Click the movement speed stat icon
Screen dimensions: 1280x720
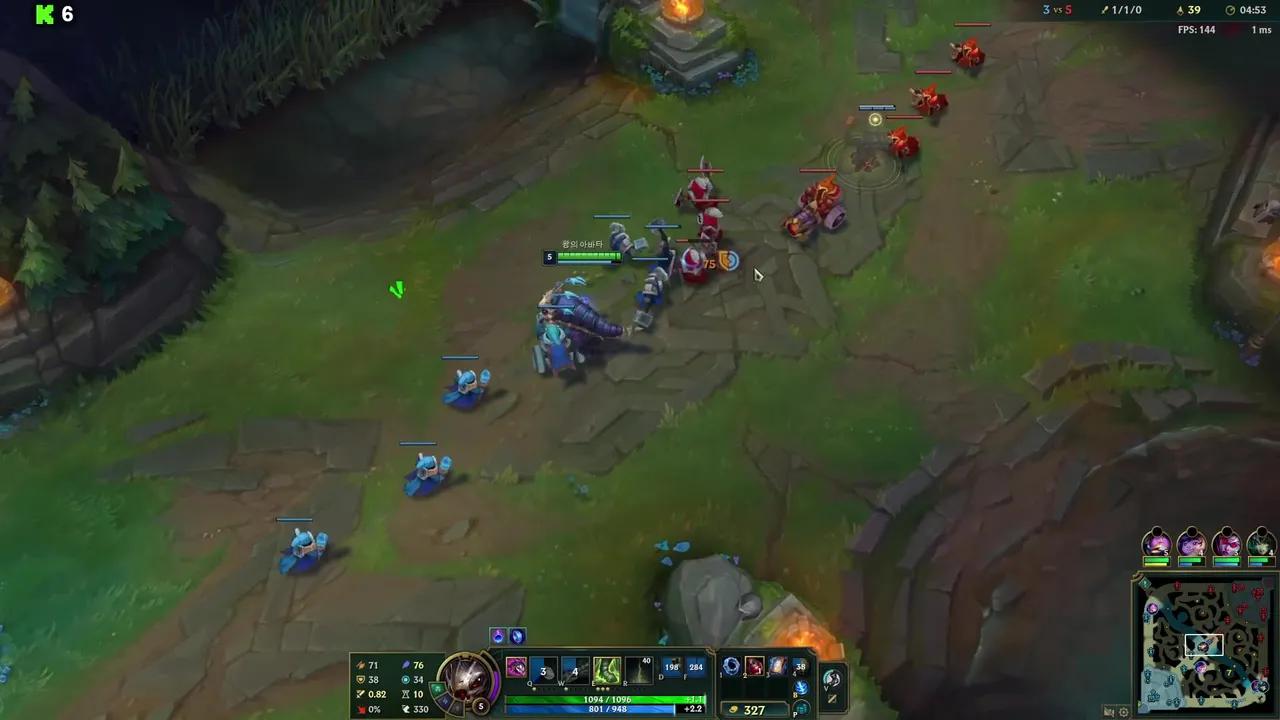(406, 708)
